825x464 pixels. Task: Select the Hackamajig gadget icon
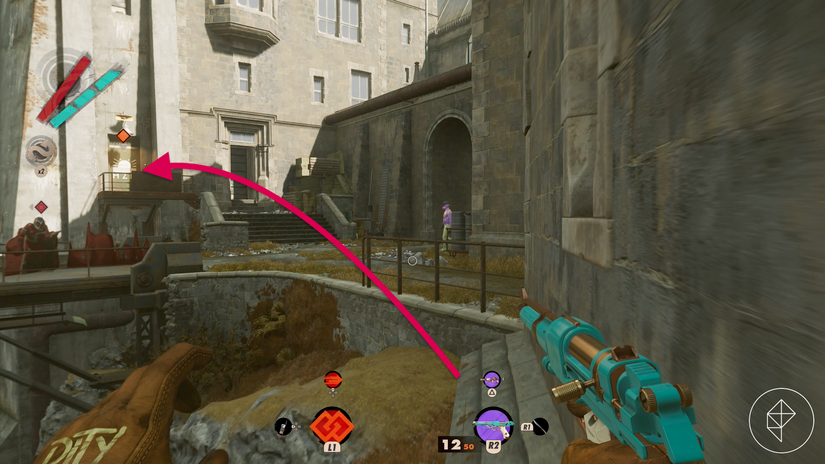(x=283, y=427)
